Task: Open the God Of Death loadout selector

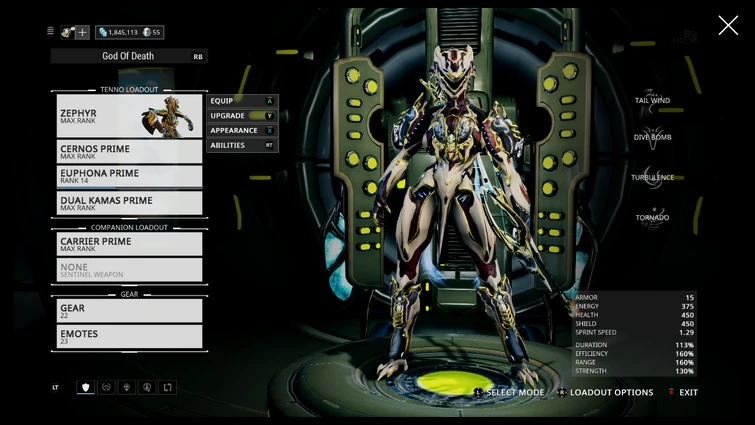Action: click(130, 57)
